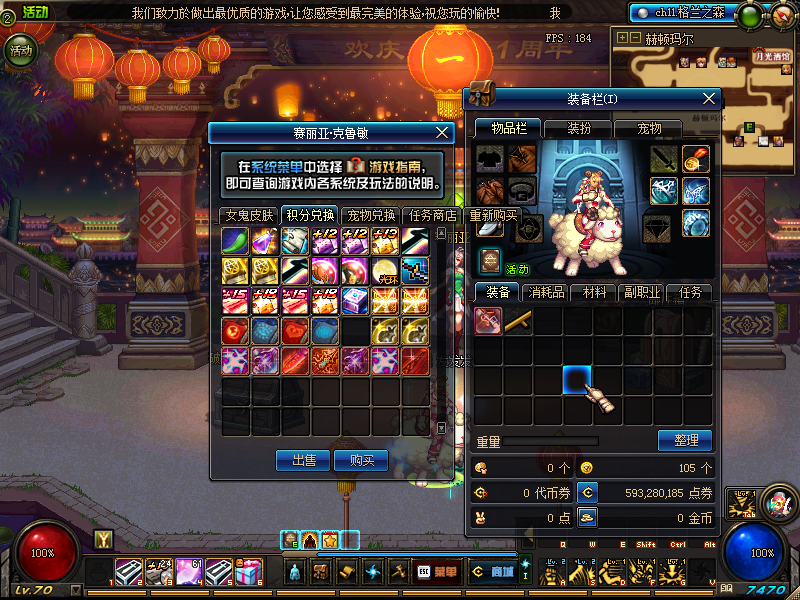Close the 装备栏 inventory window

pyautogui.click(x=709, y=98)
